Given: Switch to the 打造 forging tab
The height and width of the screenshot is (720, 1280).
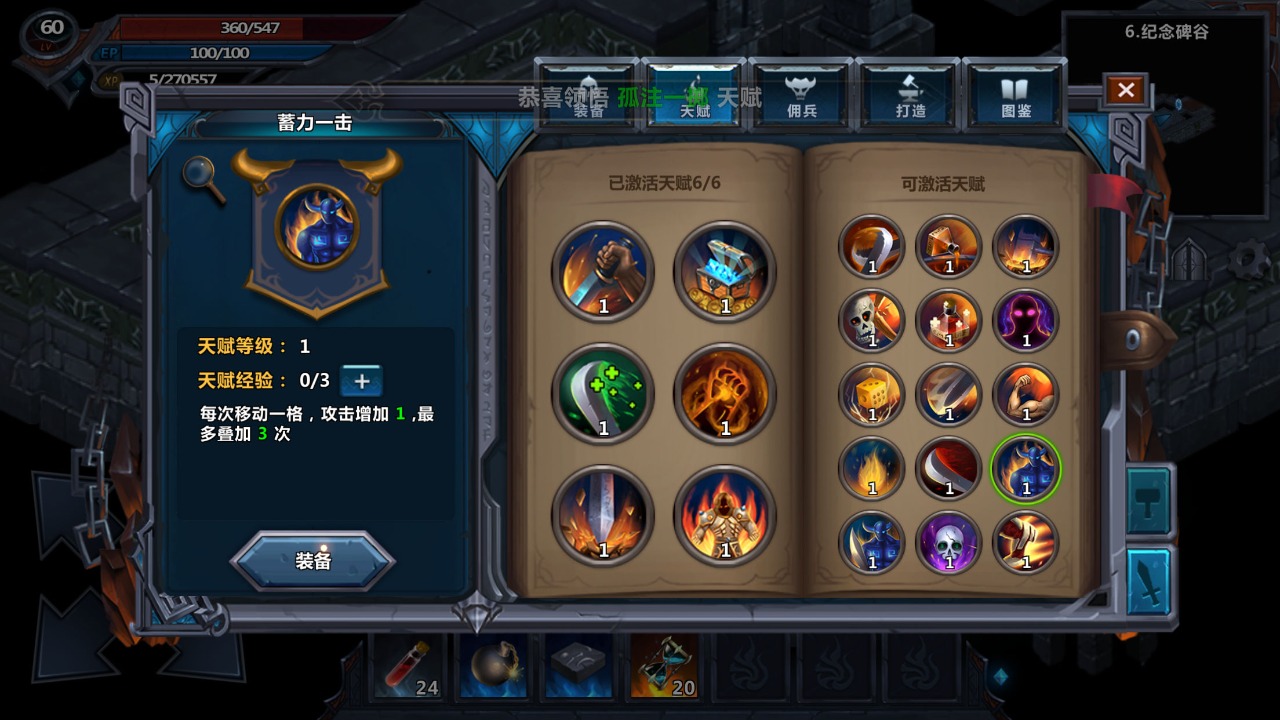Looking at the screenshot, I should click(910, 97).
